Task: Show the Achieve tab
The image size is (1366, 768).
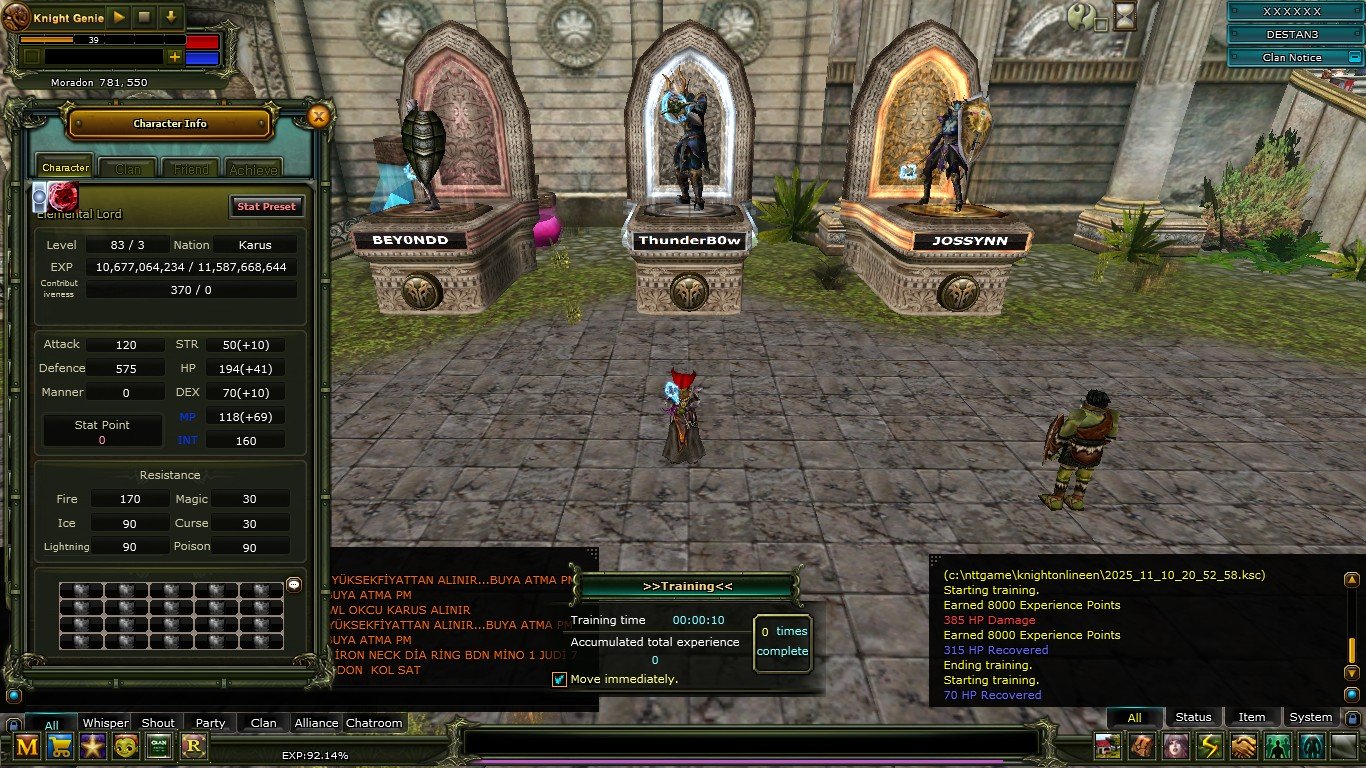Action: [253, 169]
